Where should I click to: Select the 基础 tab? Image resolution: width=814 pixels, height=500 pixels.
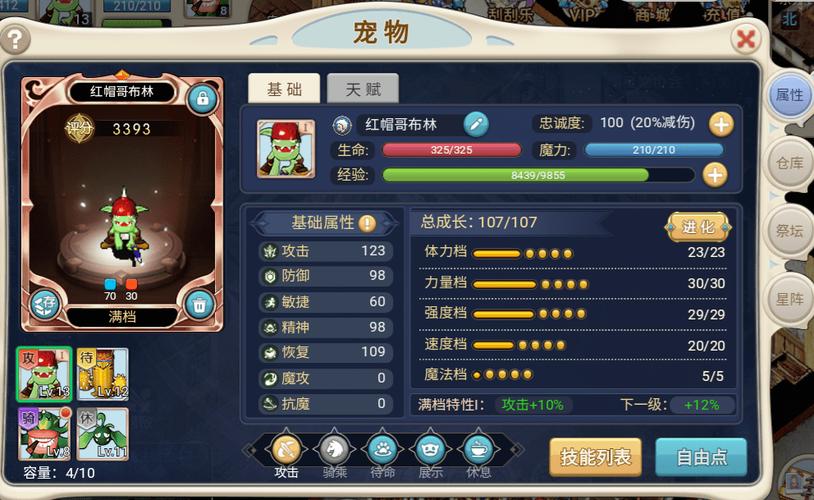coord(284,89)
